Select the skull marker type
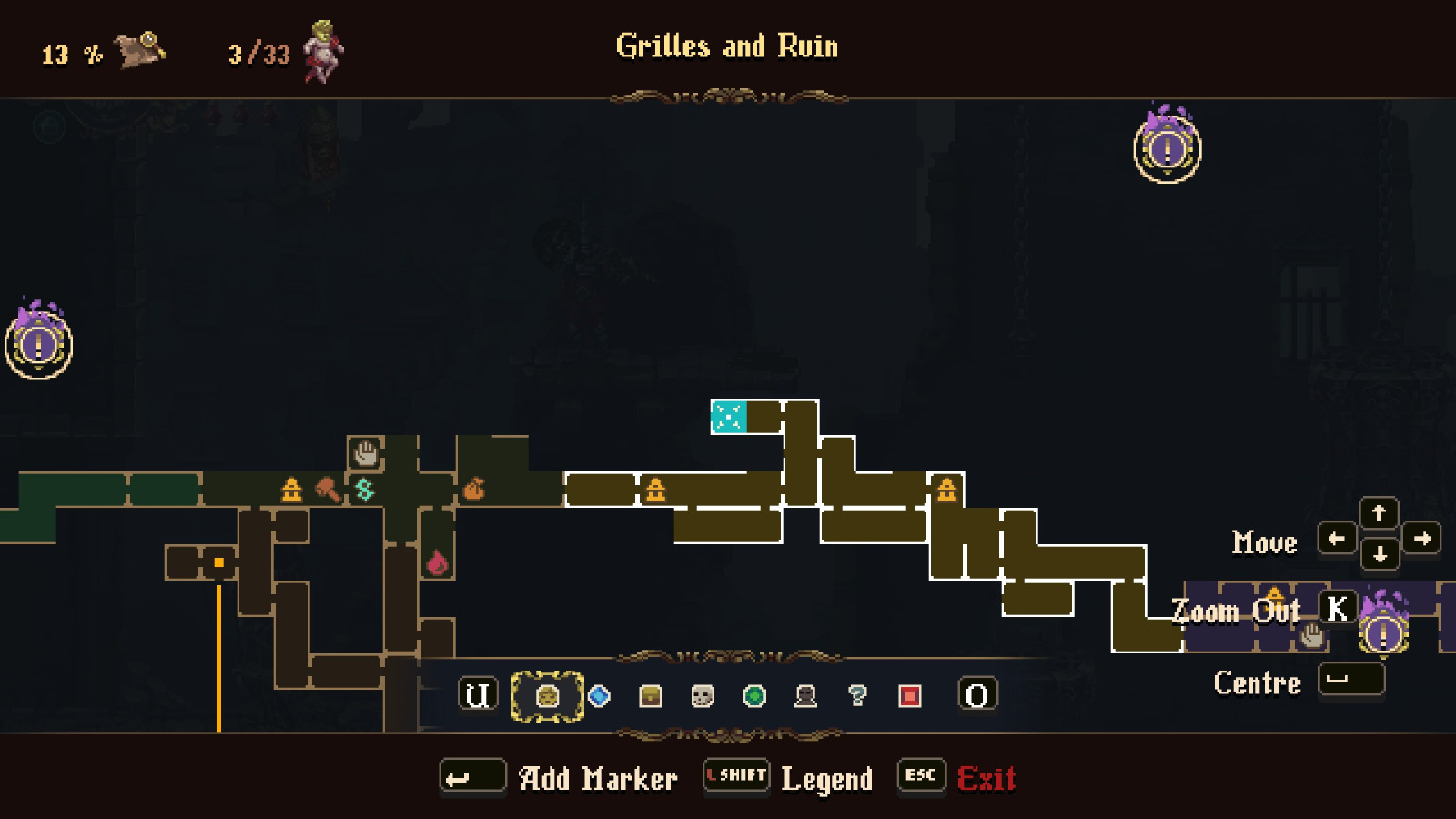The image size is (1456, 819). pos(699,696)
